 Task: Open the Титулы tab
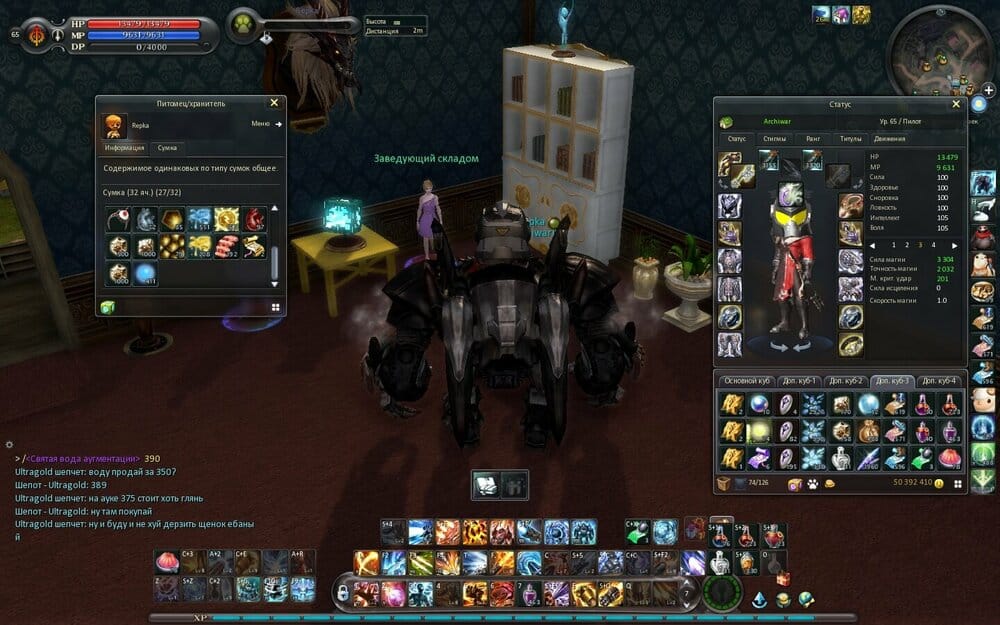[850, 139]
